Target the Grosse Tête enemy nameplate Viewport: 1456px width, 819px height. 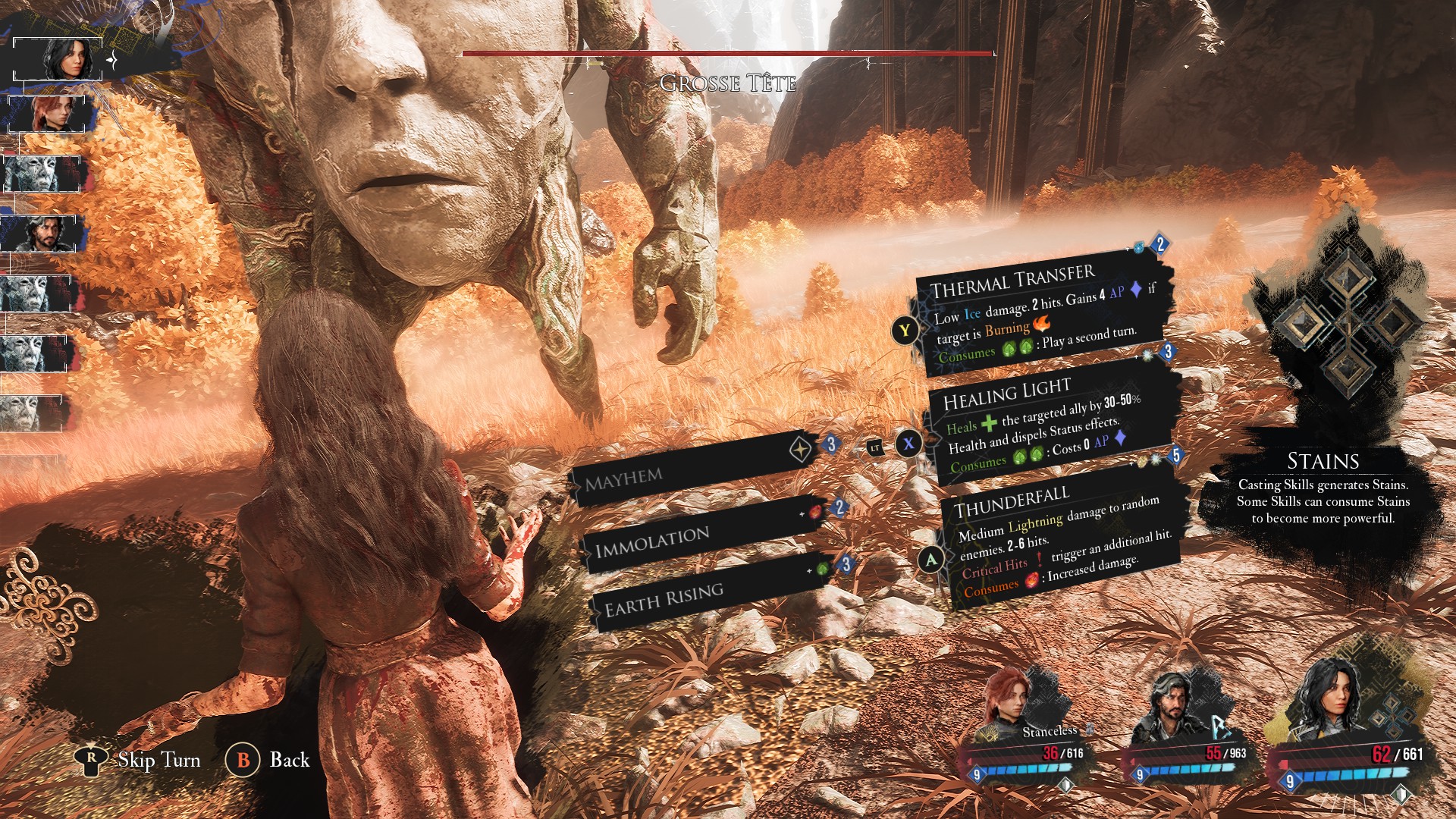click(x=728, y=83)
